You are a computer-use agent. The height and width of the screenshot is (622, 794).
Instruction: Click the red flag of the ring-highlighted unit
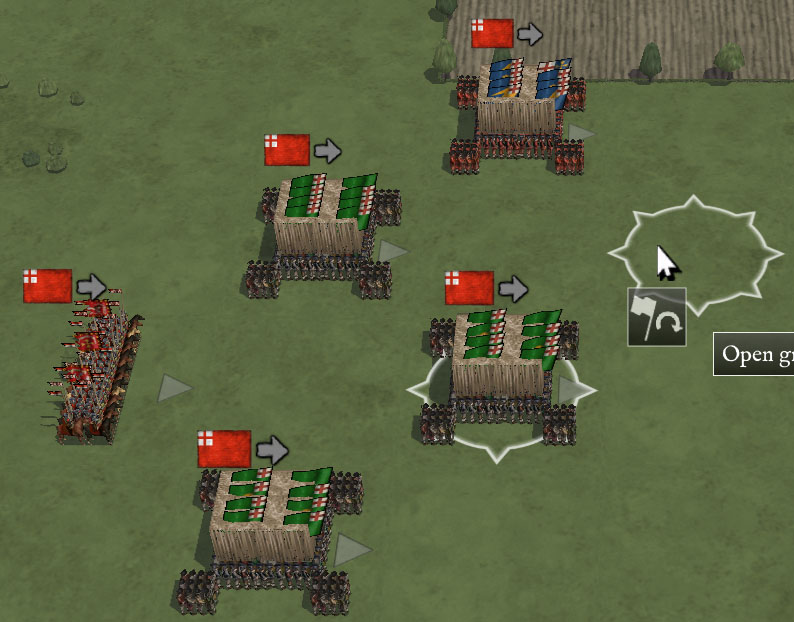click(469, 288)
